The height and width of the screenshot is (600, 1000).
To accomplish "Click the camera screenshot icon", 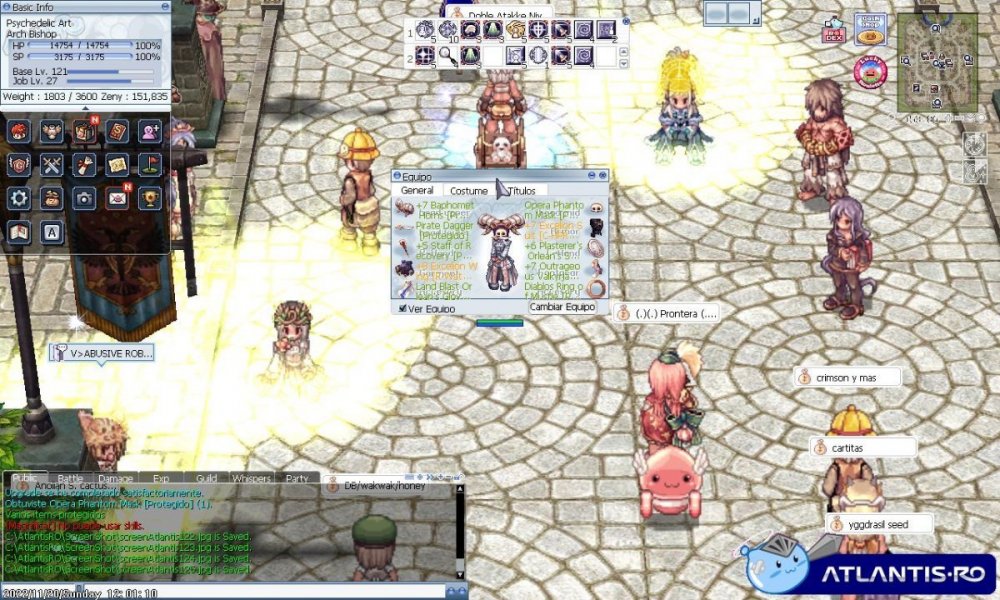I will coord(85,197).
